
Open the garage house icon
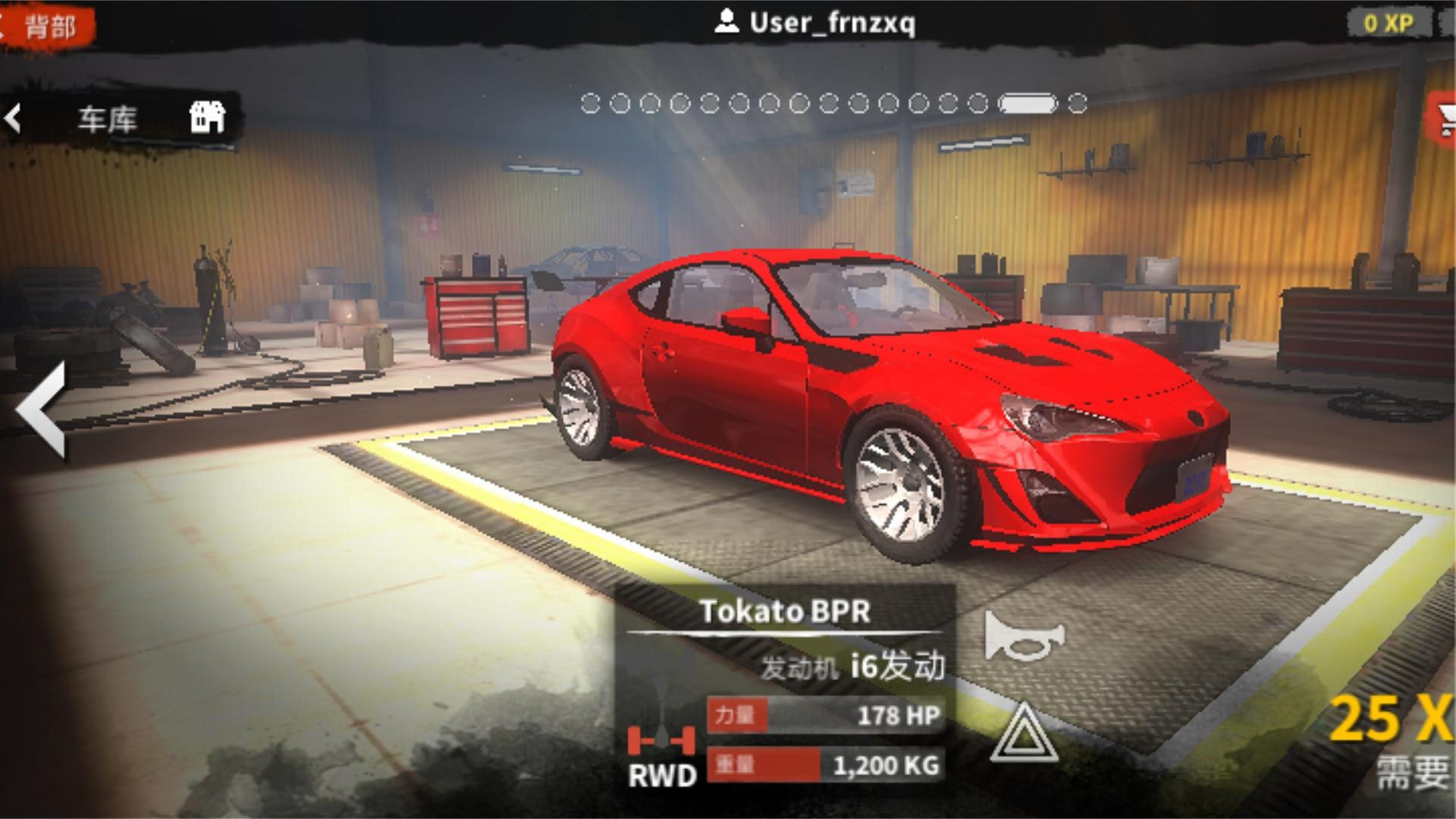point(207,118)
